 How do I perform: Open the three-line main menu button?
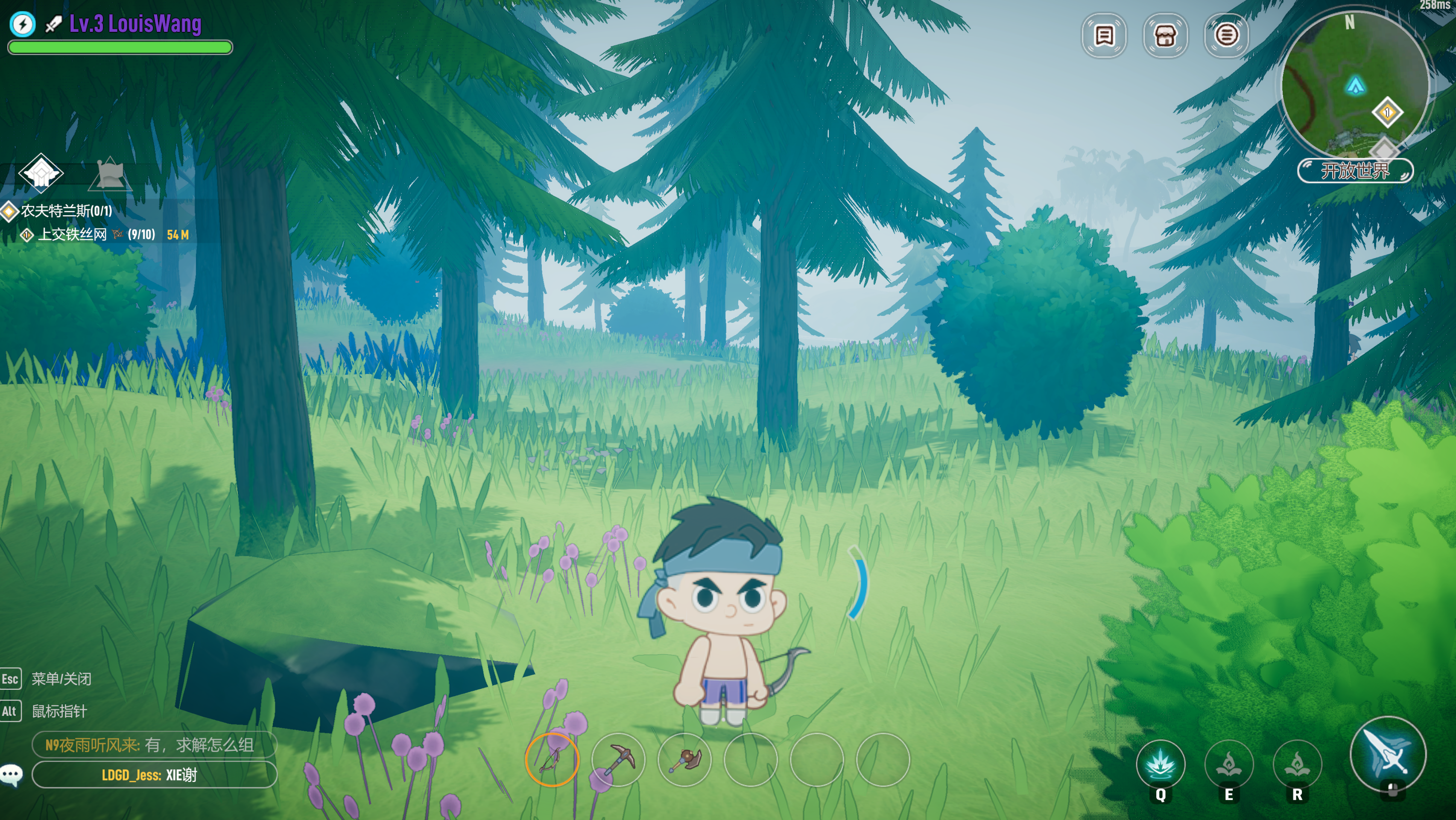tap(1226, 35)
